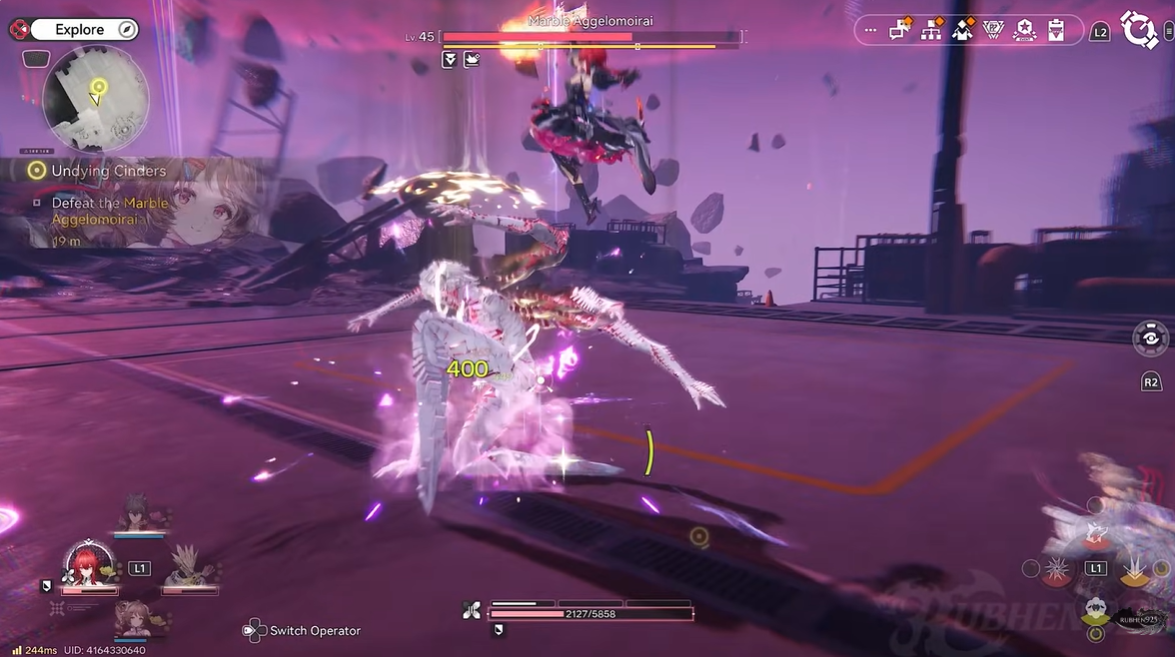
Task: Activate the sheep skill icon
Action: [x=1096, y=609]
